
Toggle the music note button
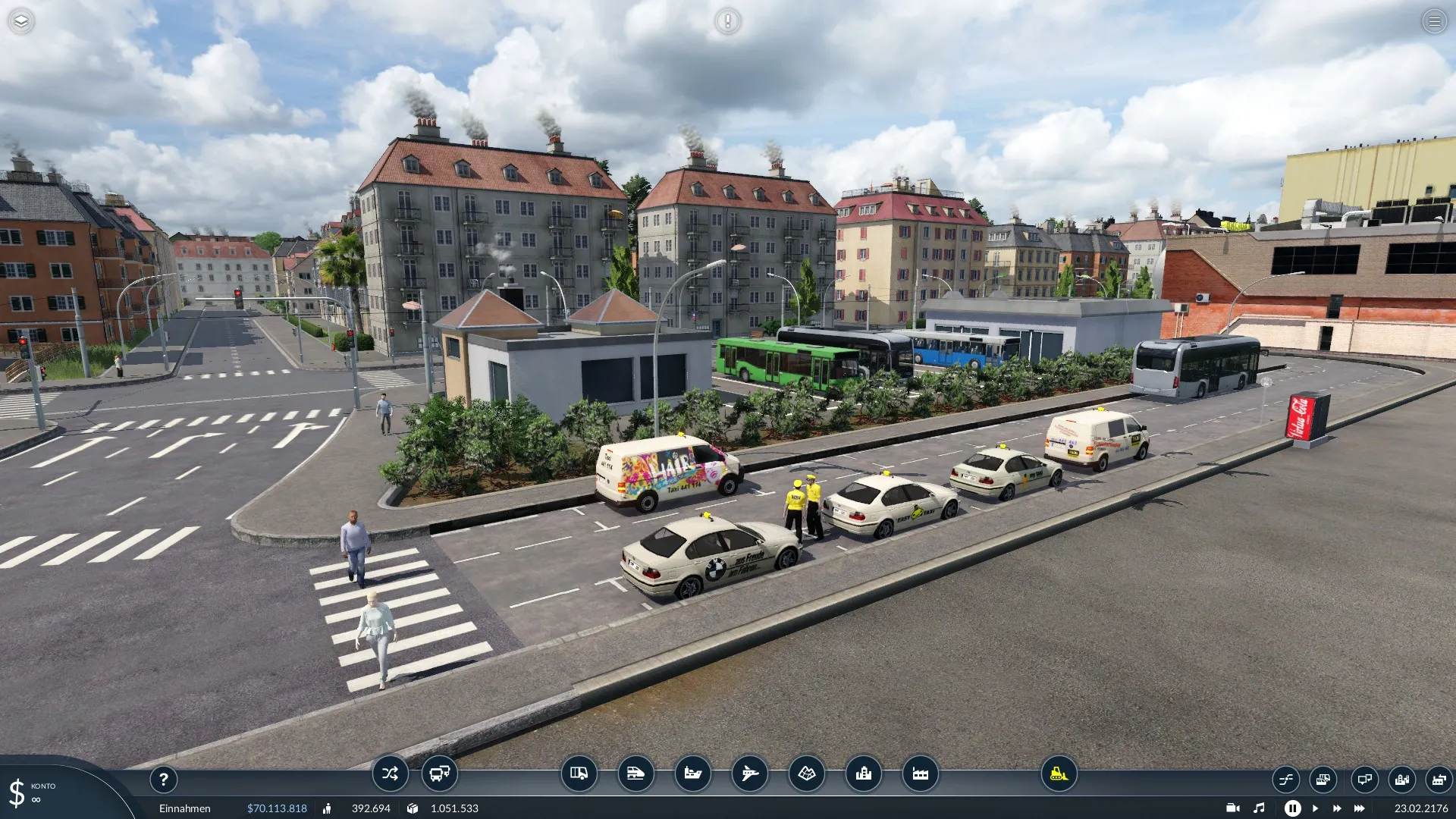pyautogui.click(x=1259, y=808)
